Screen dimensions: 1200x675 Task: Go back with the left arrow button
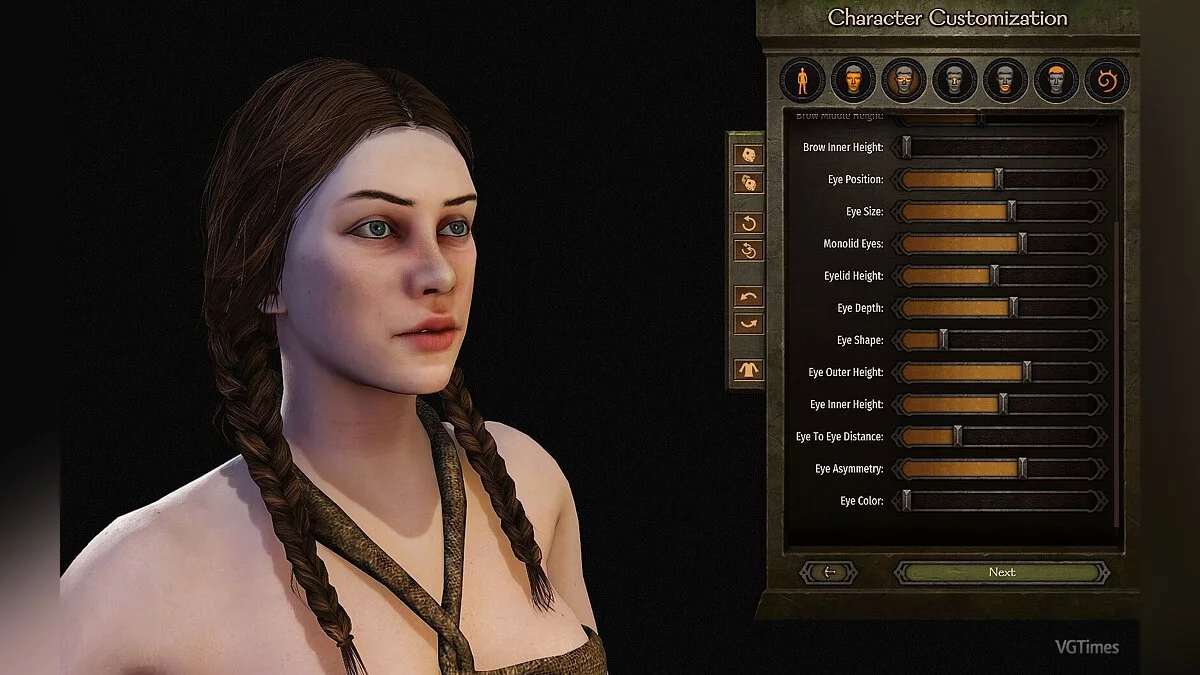point(828,572)
